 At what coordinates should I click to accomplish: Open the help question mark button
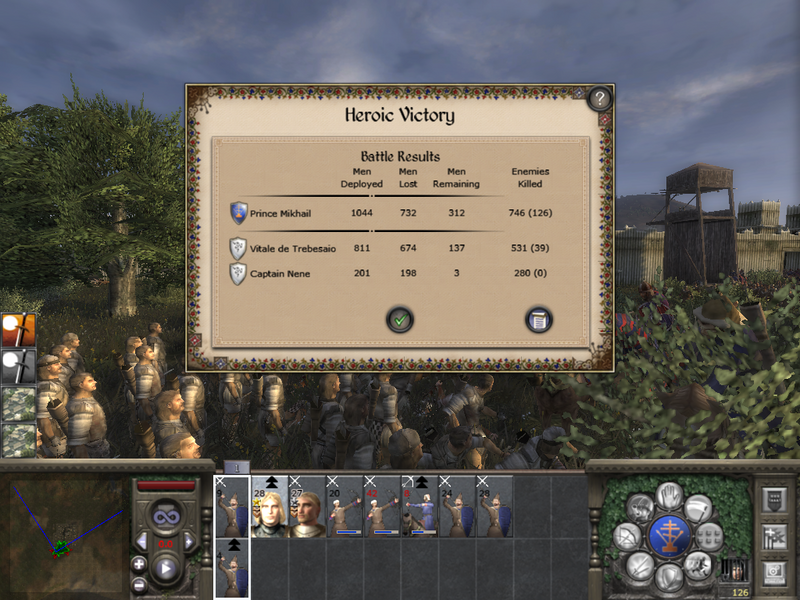[598, 98]
